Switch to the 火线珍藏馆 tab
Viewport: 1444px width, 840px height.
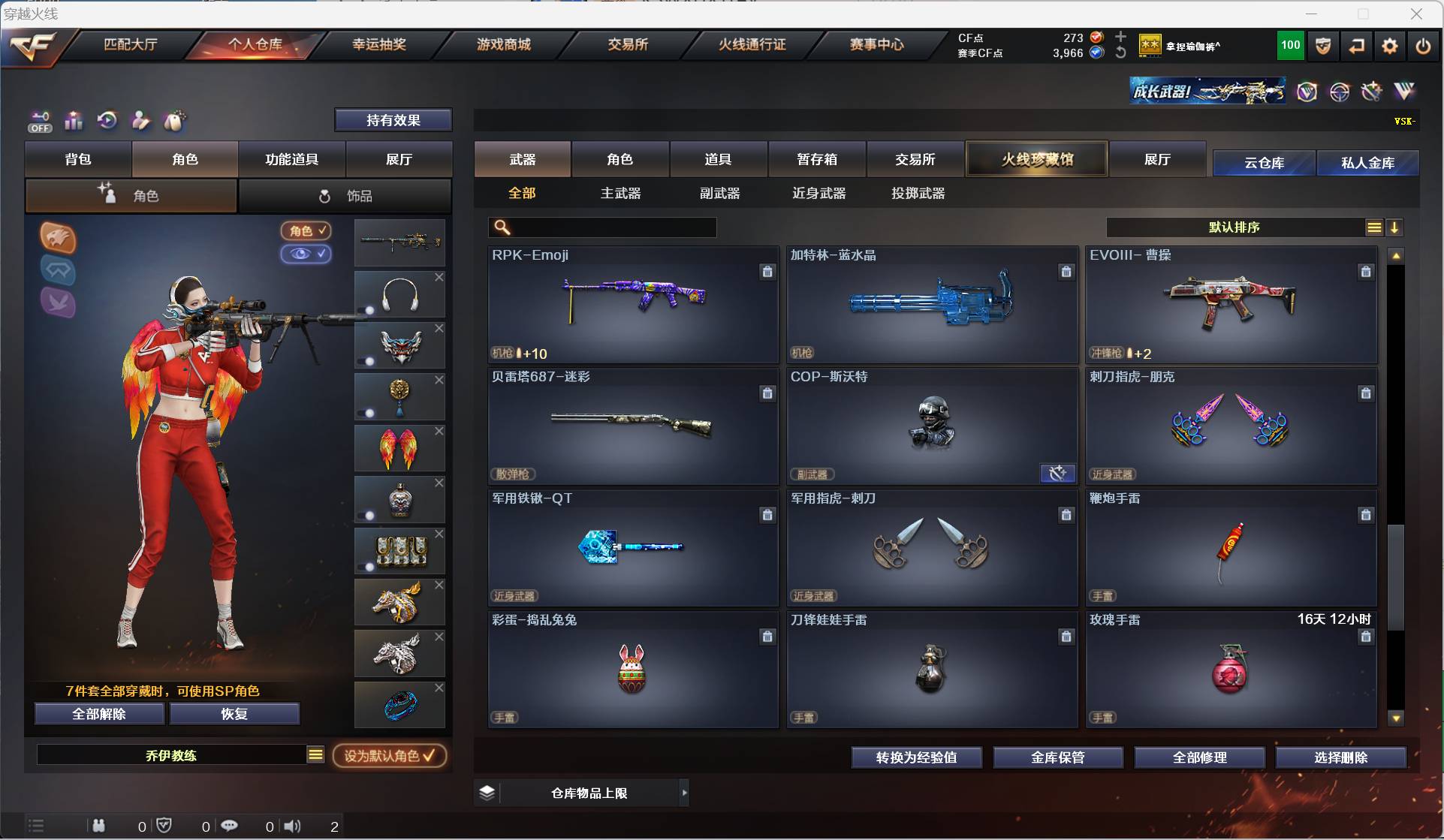[1036, 158]
